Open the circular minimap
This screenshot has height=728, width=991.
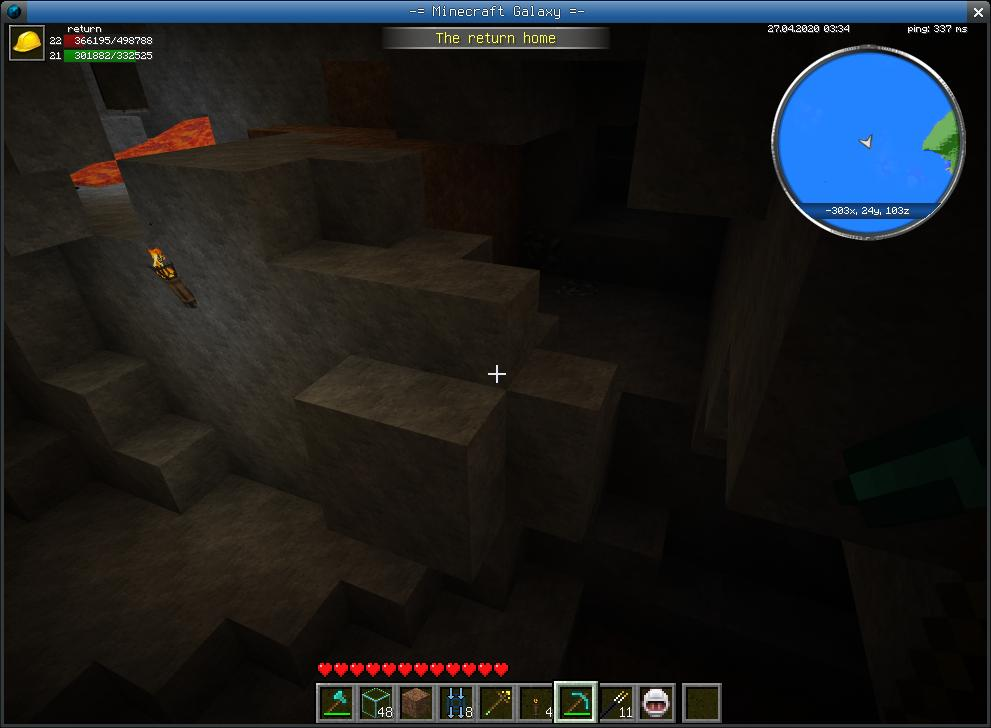click(867, 143)
